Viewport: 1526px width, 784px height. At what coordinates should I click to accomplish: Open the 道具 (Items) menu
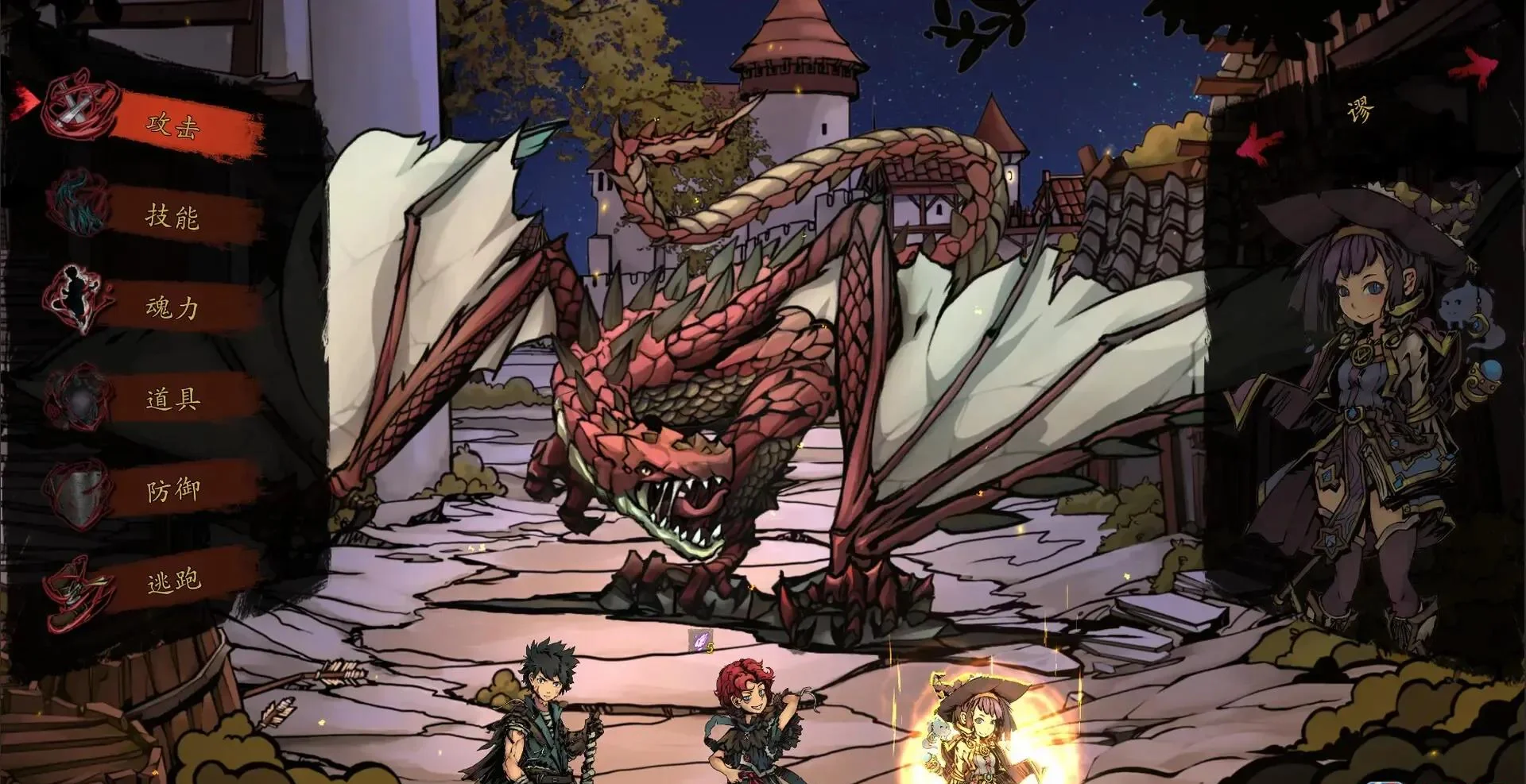point(172,398)
